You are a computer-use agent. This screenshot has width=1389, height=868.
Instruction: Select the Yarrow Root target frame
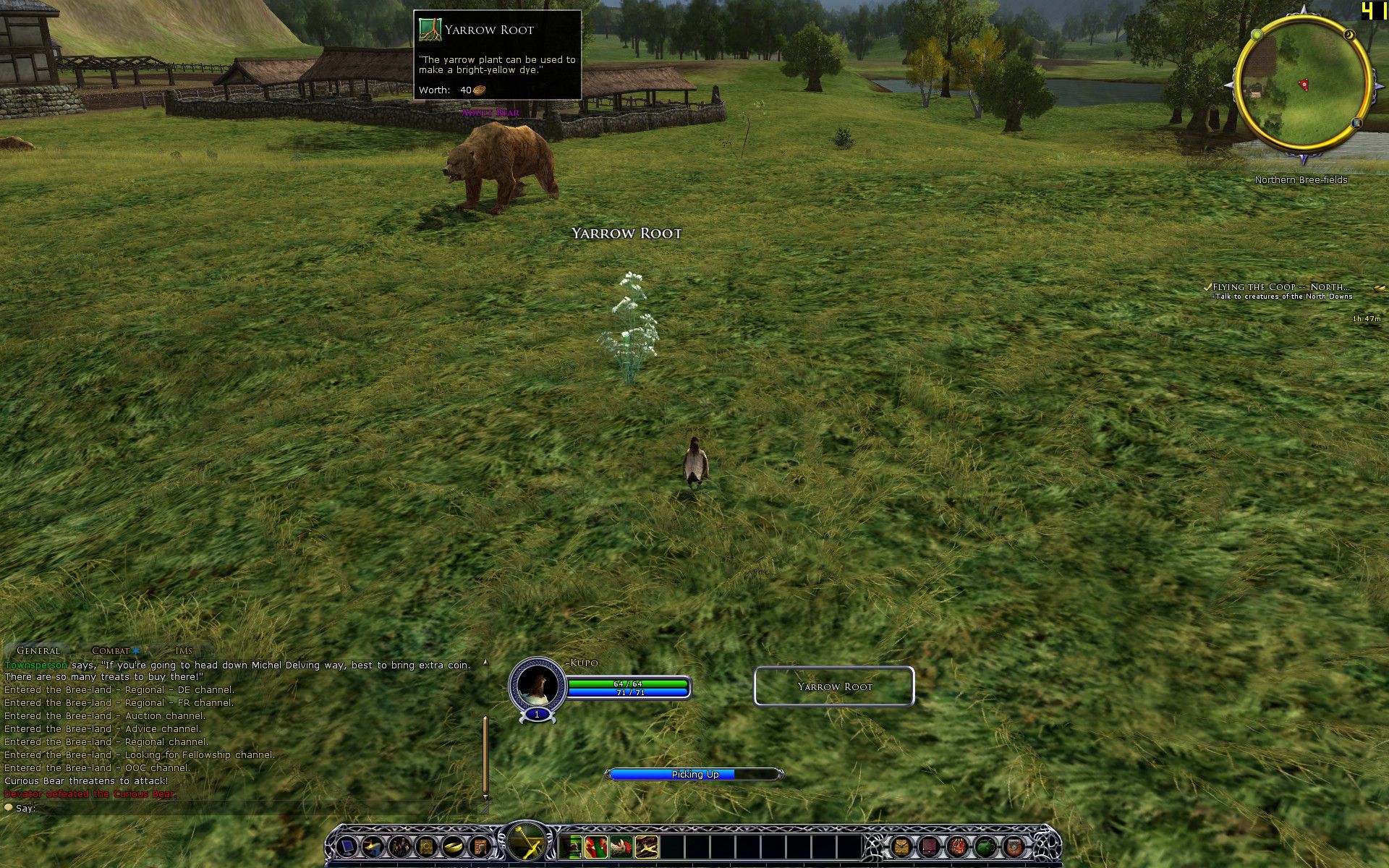(x=834, y=686)
